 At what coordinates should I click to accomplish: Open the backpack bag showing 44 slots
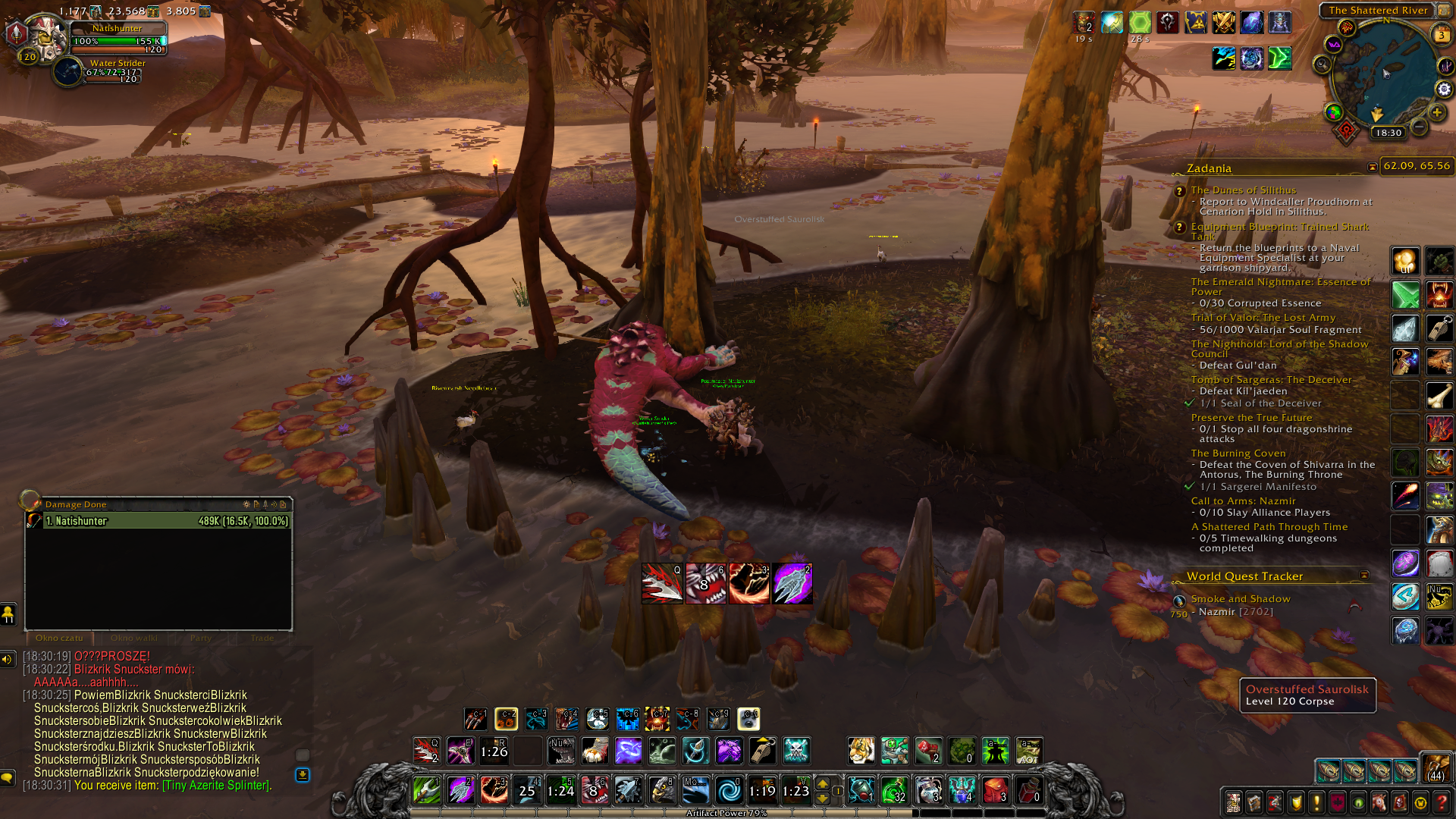click(1435, 767)
